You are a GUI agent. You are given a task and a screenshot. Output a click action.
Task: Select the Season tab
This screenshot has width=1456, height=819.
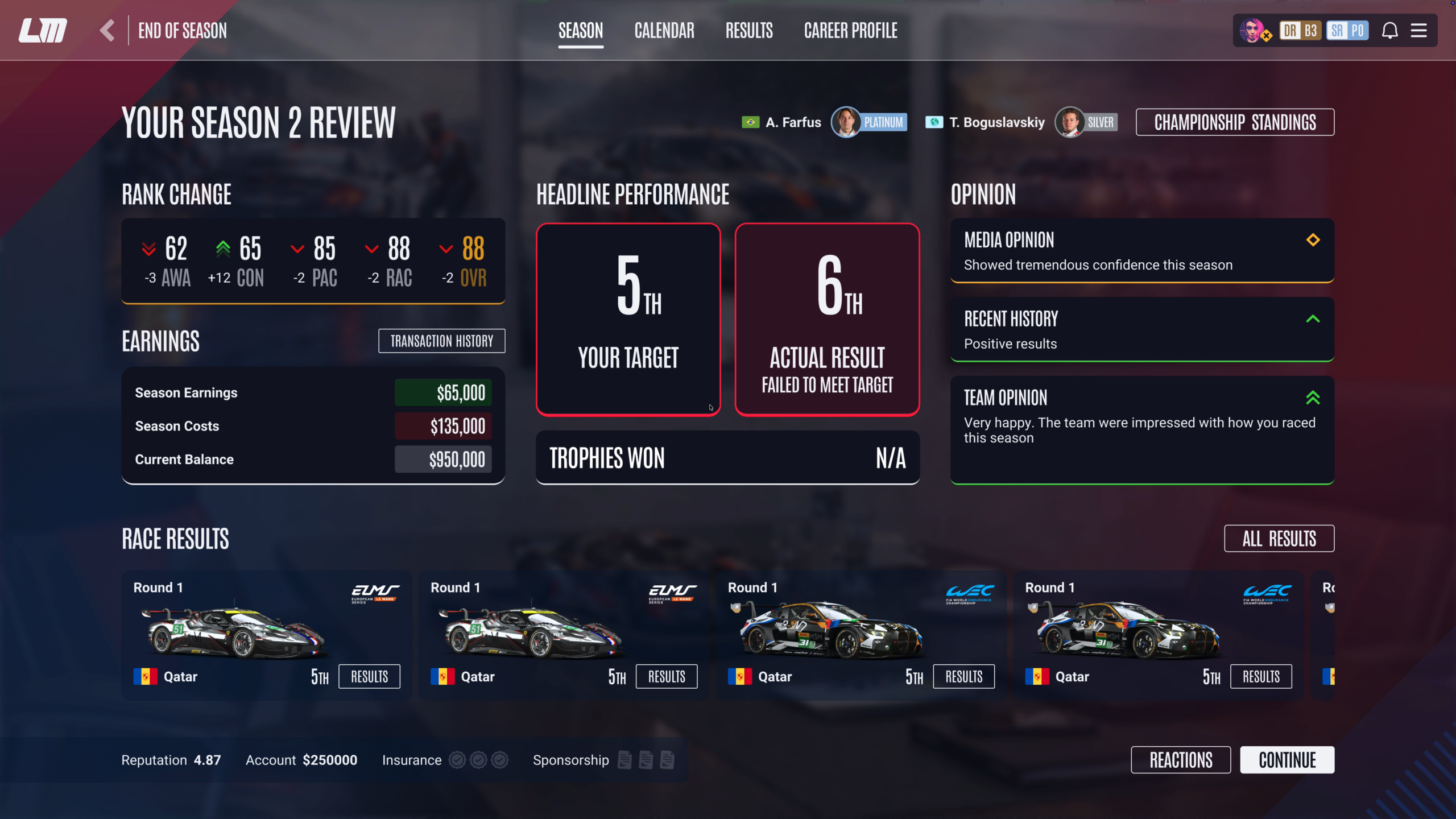(581, 31)
